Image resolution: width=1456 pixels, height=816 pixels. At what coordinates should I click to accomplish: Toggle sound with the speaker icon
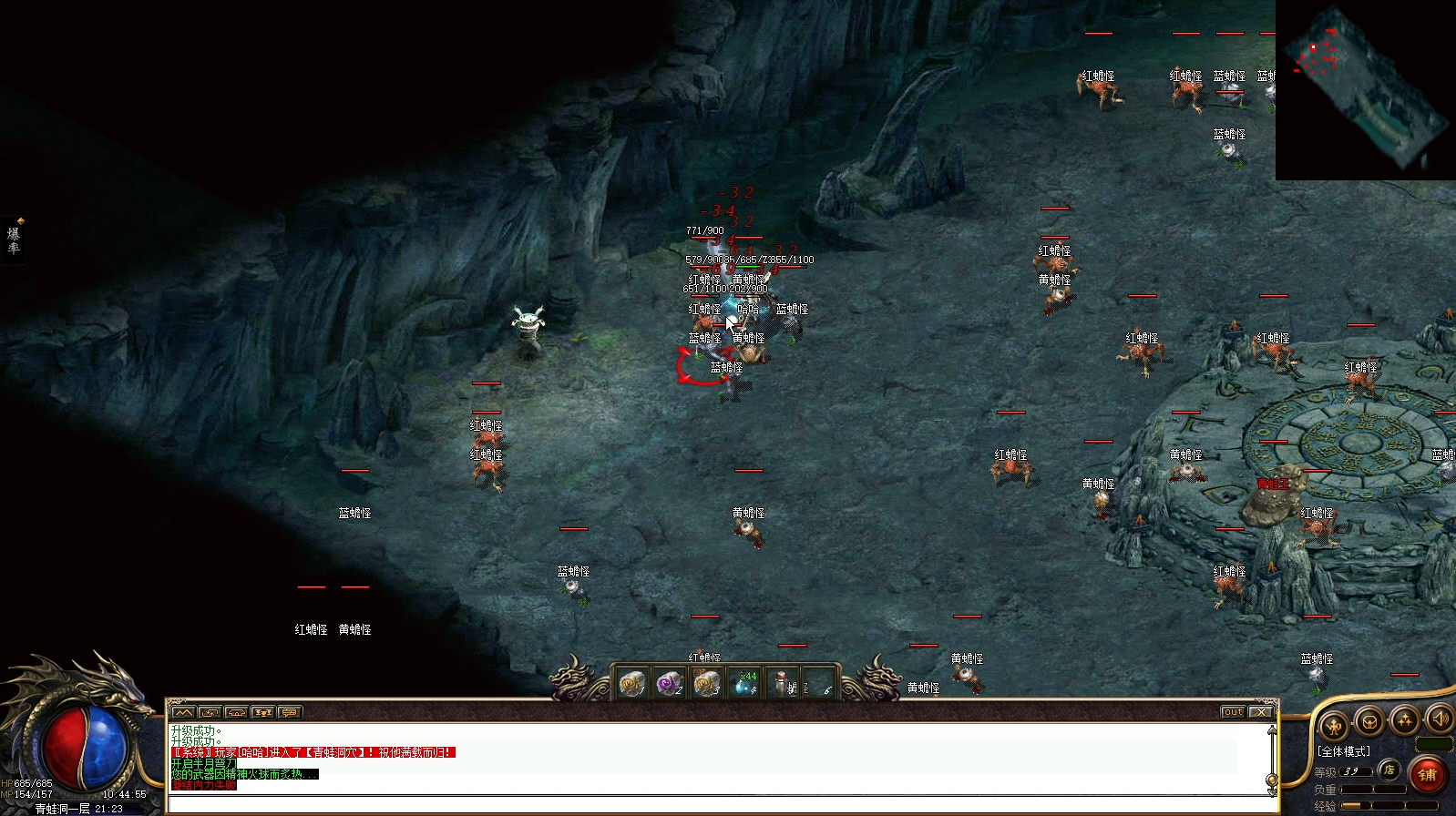coord(1440,719)
